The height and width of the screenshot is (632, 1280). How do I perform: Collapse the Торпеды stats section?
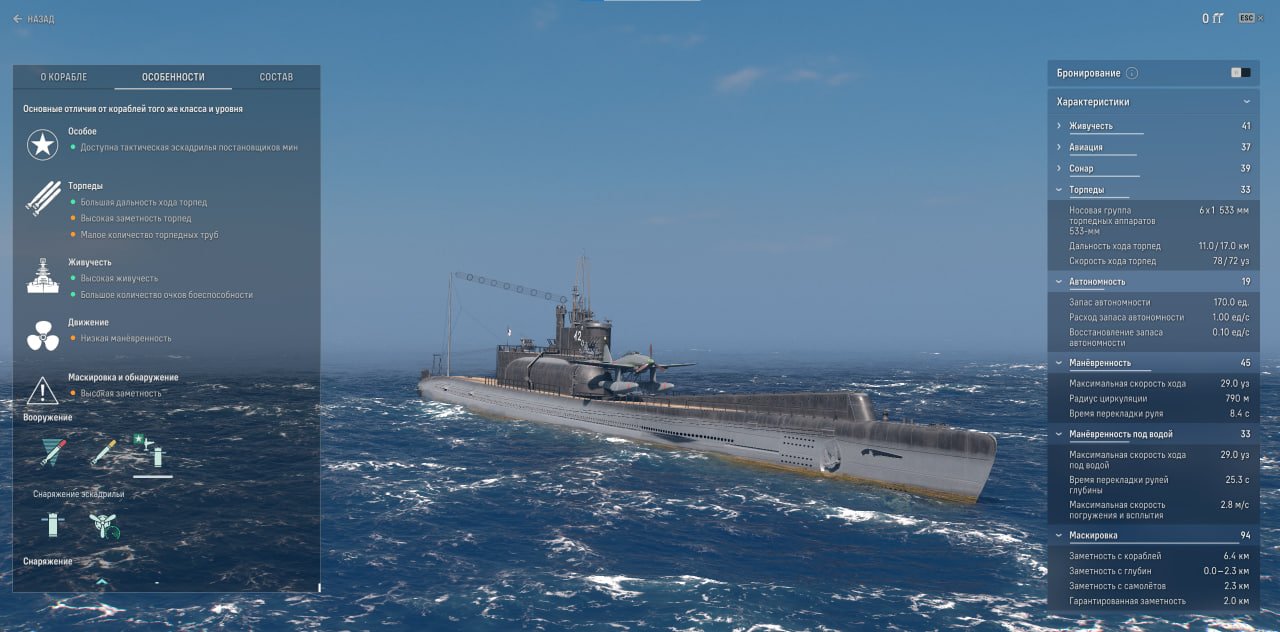click(1086, 189)
